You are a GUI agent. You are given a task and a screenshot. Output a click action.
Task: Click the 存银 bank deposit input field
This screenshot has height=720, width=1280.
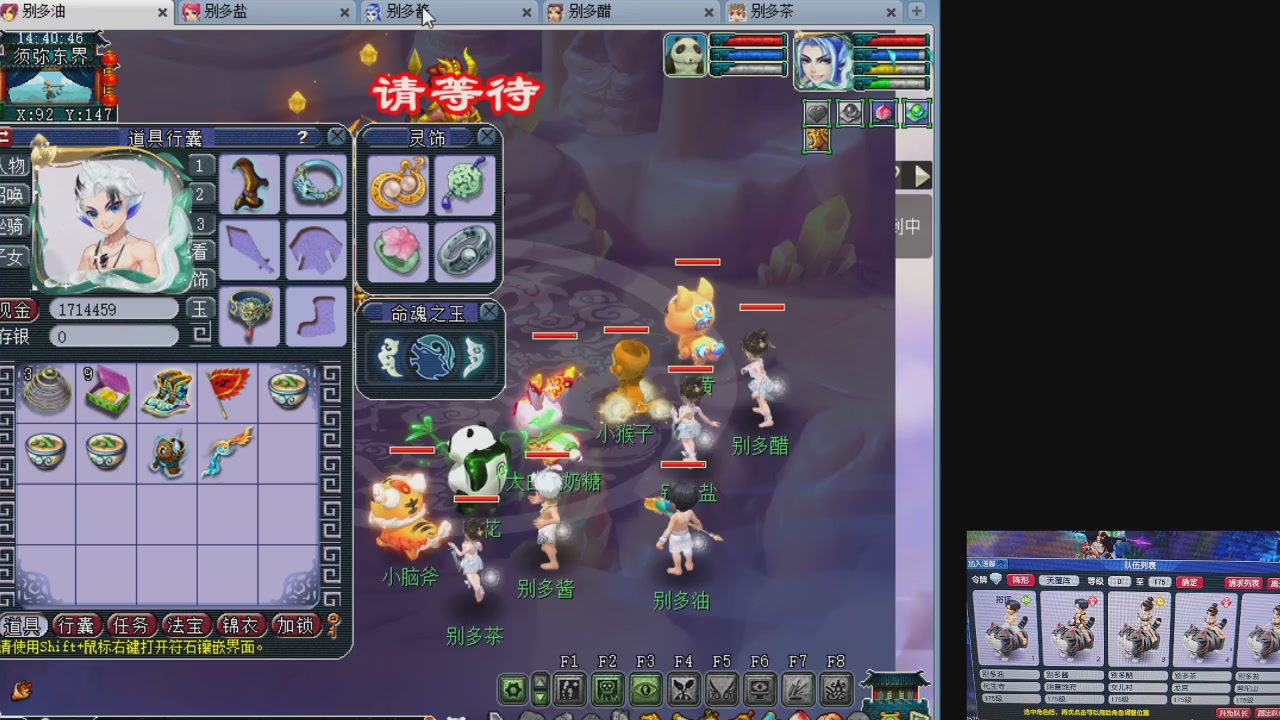point(113,337)
